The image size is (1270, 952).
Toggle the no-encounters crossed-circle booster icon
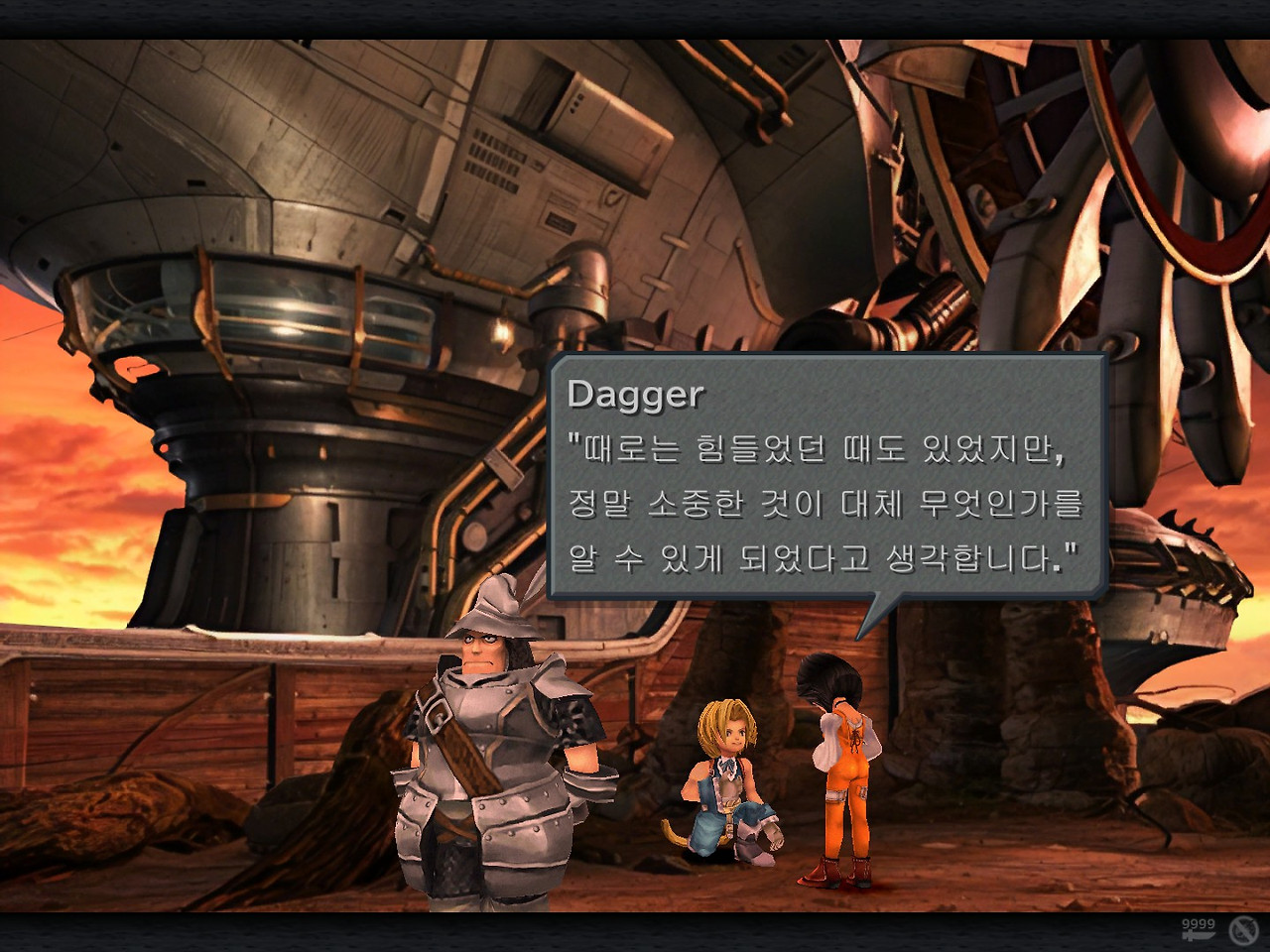1243,930
